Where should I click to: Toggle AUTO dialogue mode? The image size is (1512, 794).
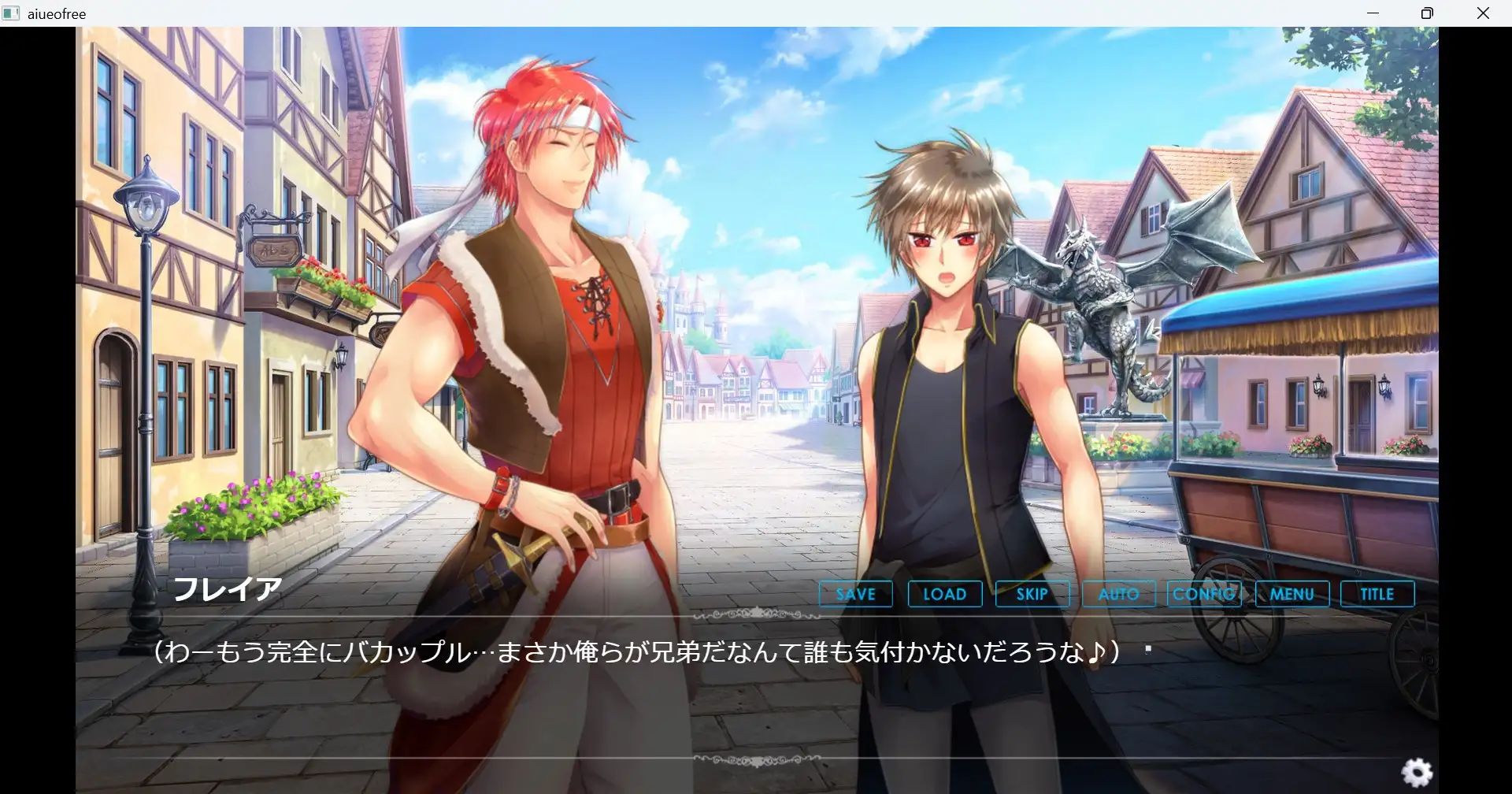[1118, 594]
